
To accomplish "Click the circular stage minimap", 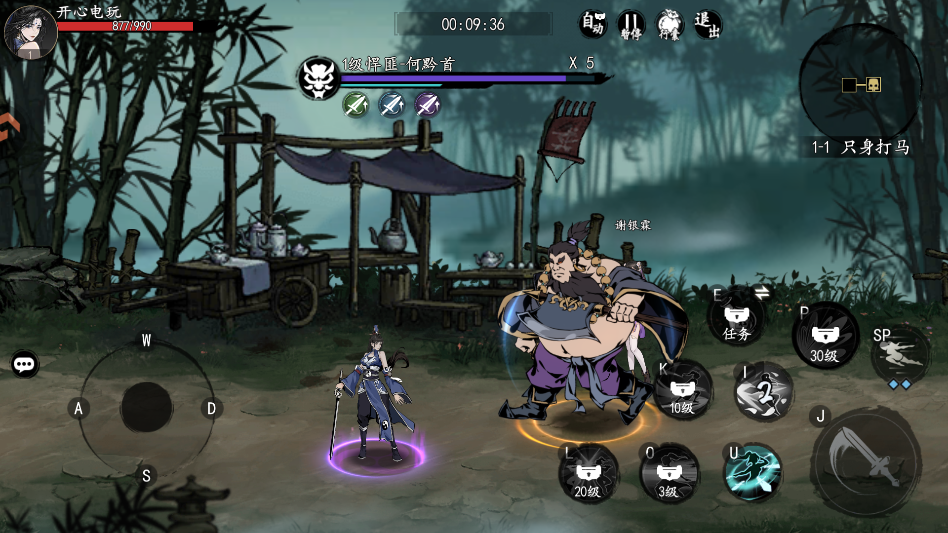I will (x=860, y=84).
